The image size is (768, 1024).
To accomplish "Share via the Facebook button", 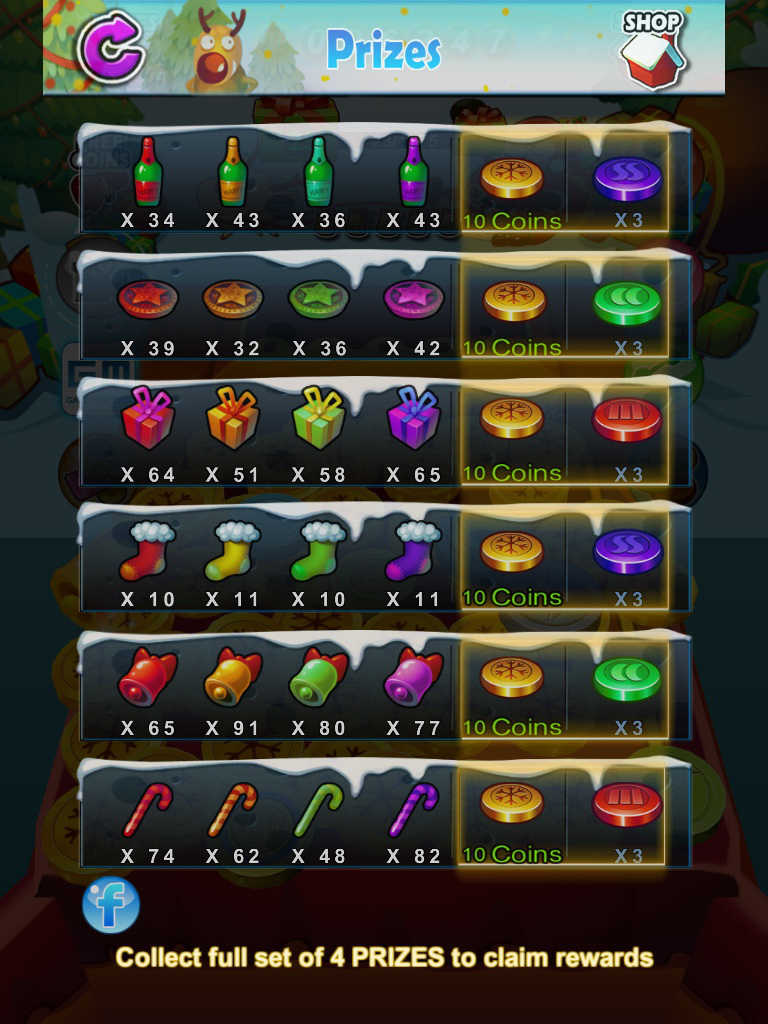I will click(111, 905).
